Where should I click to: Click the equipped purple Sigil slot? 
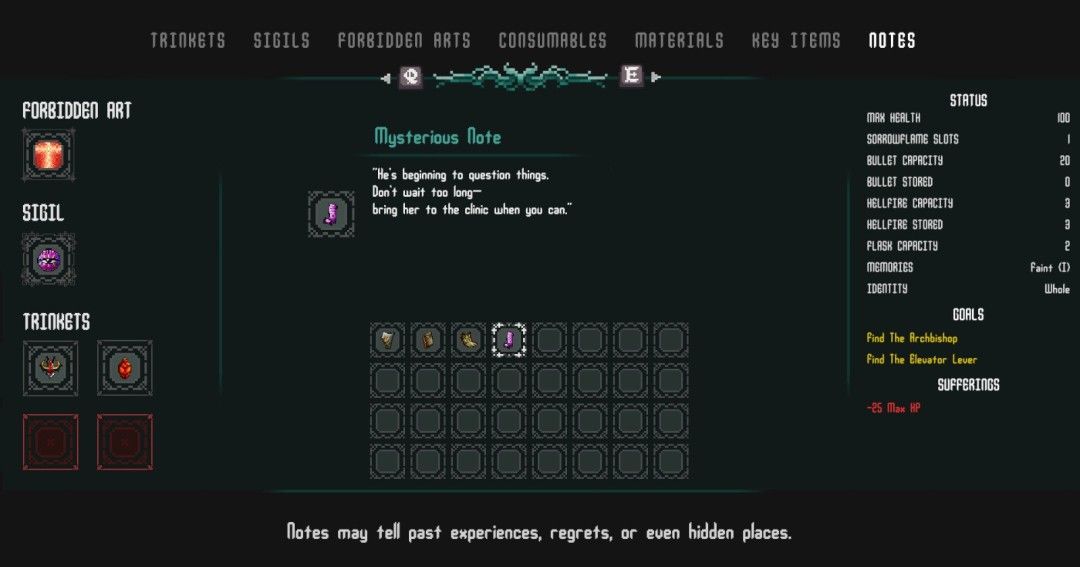click(49, 259)
